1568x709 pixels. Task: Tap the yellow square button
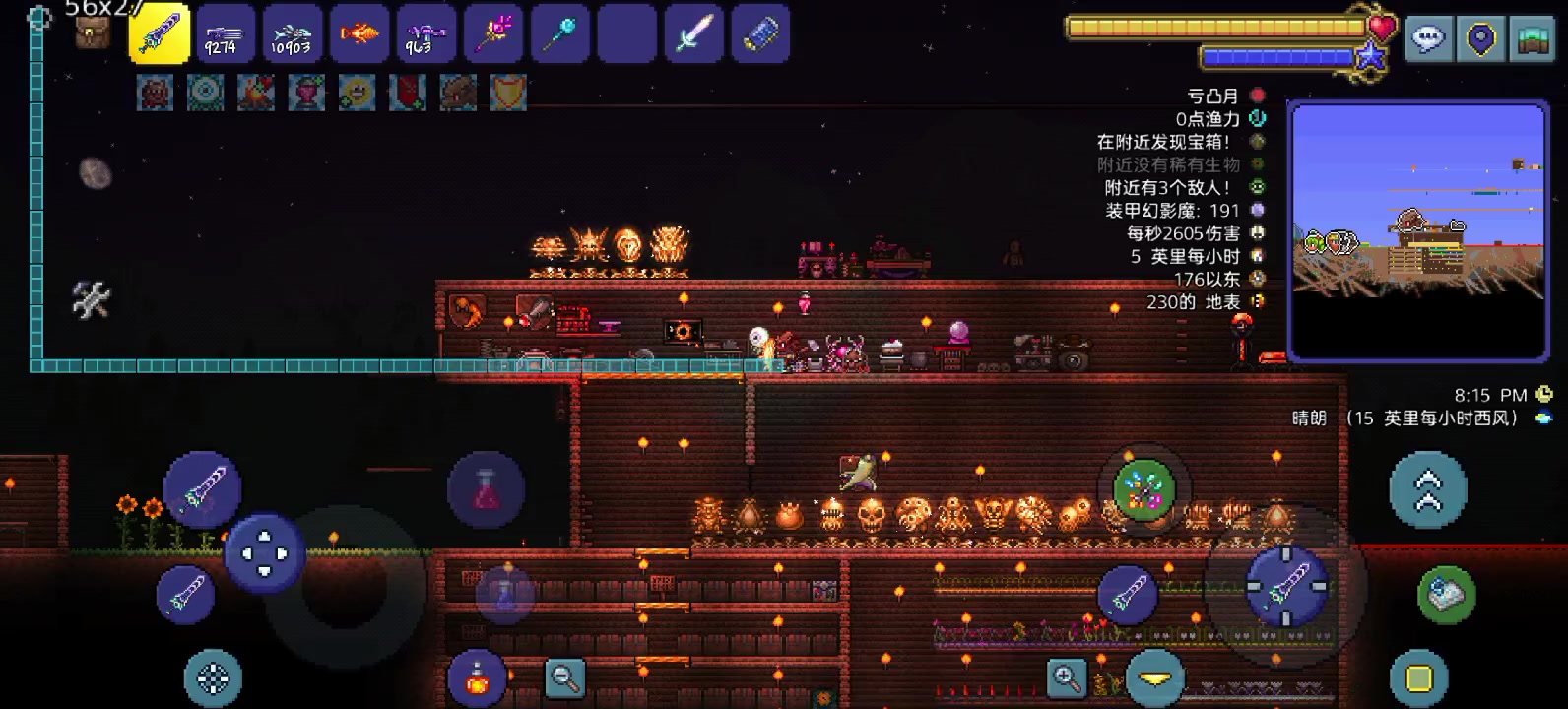point(1418,677)
